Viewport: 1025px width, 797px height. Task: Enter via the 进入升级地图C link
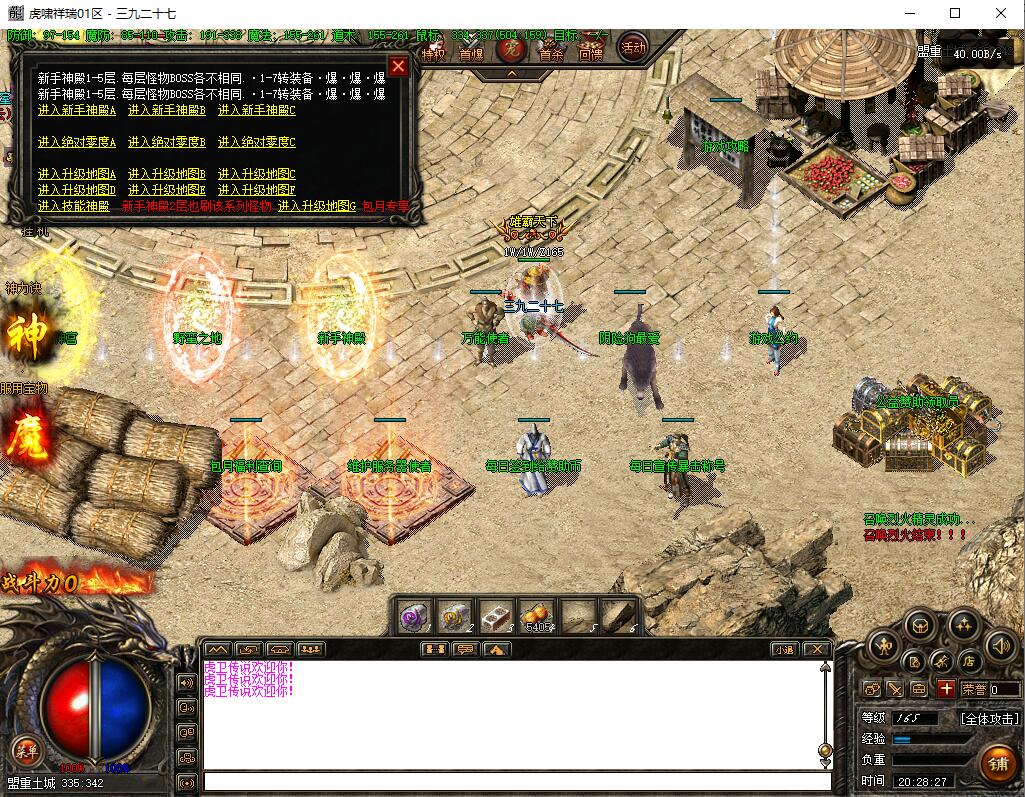pos(257,174)
